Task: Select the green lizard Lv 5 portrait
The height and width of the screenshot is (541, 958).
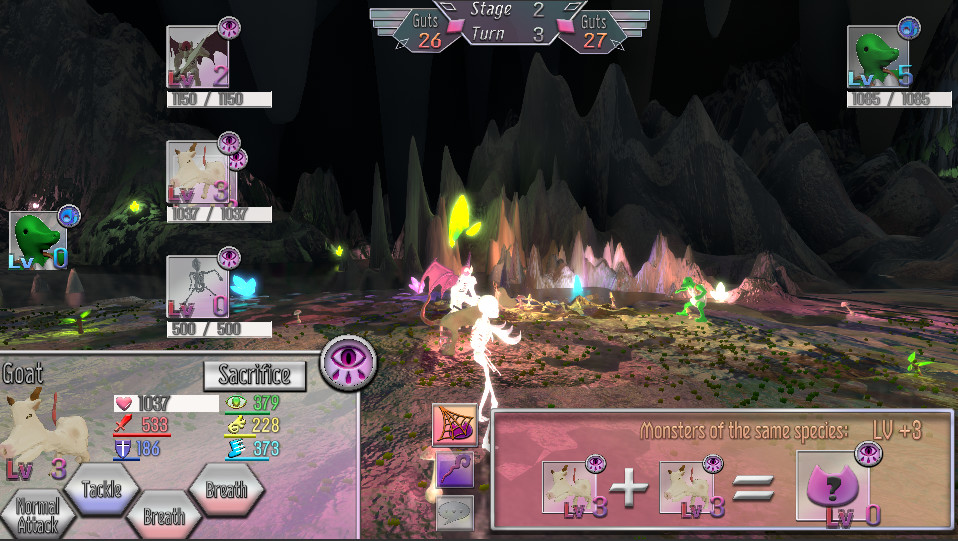Action: coord(878,58)
